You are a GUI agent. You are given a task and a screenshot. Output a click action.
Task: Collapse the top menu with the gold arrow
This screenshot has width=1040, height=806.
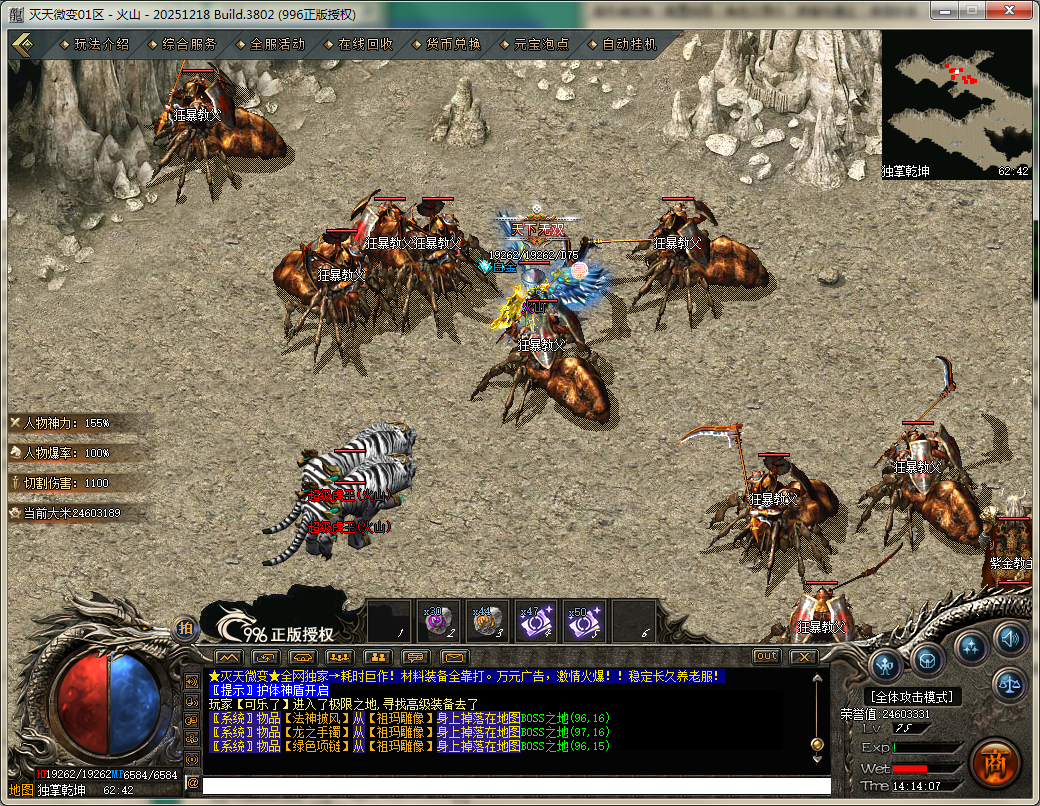pyautogui.click(x=23, y=44)
